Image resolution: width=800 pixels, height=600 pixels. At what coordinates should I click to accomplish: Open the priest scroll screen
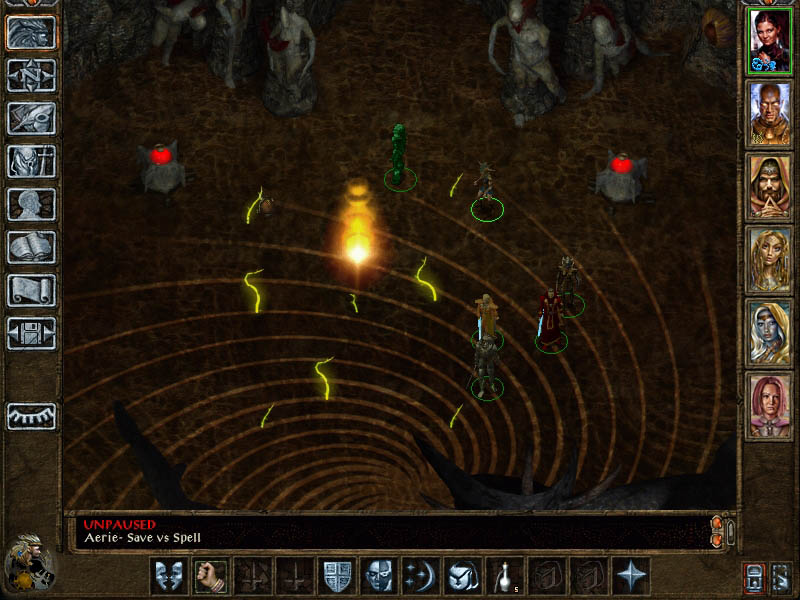pyautogui.click(x=31, y=290)
